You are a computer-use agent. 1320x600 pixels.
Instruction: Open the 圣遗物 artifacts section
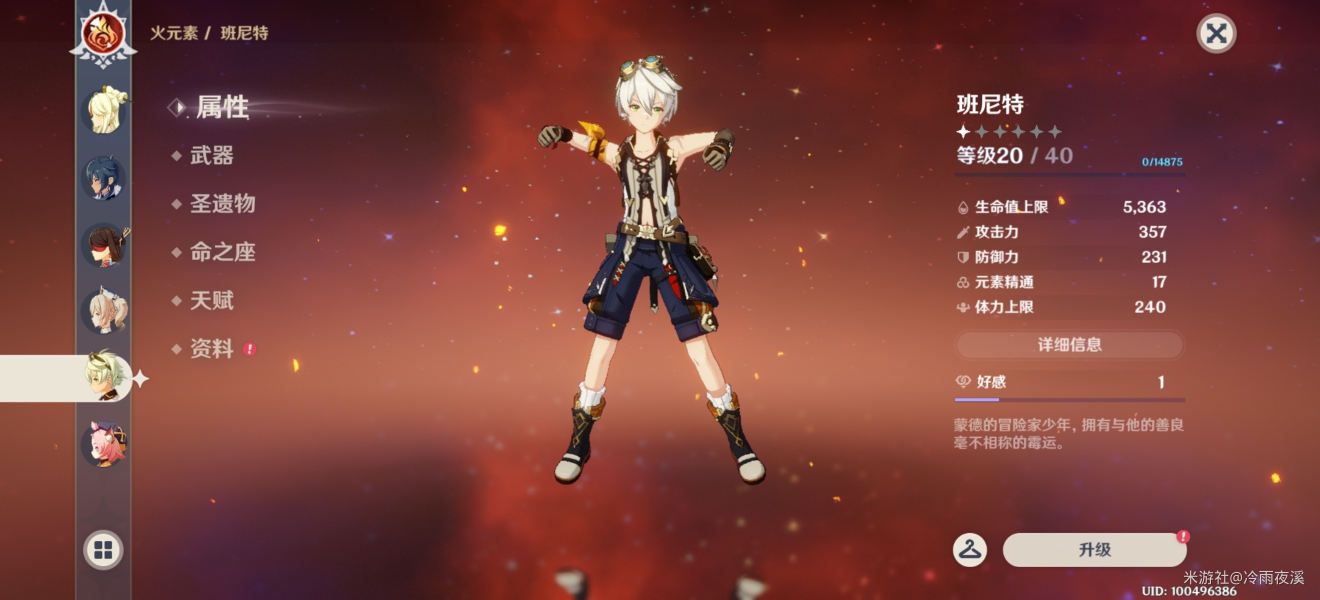[x=222, y=204]
